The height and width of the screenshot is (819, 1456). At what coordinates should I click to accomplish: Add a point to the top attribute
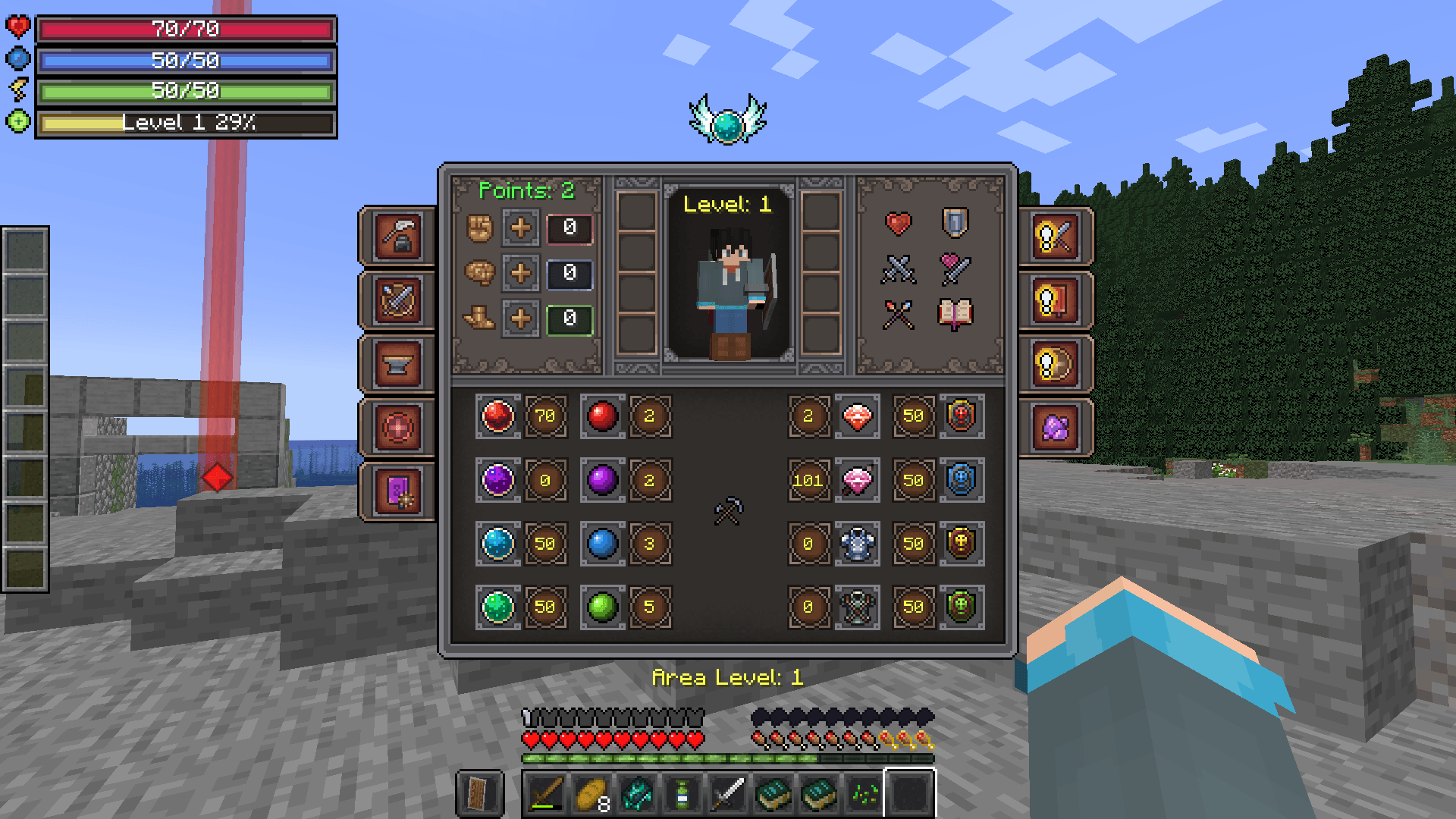[x=521, y=229]
